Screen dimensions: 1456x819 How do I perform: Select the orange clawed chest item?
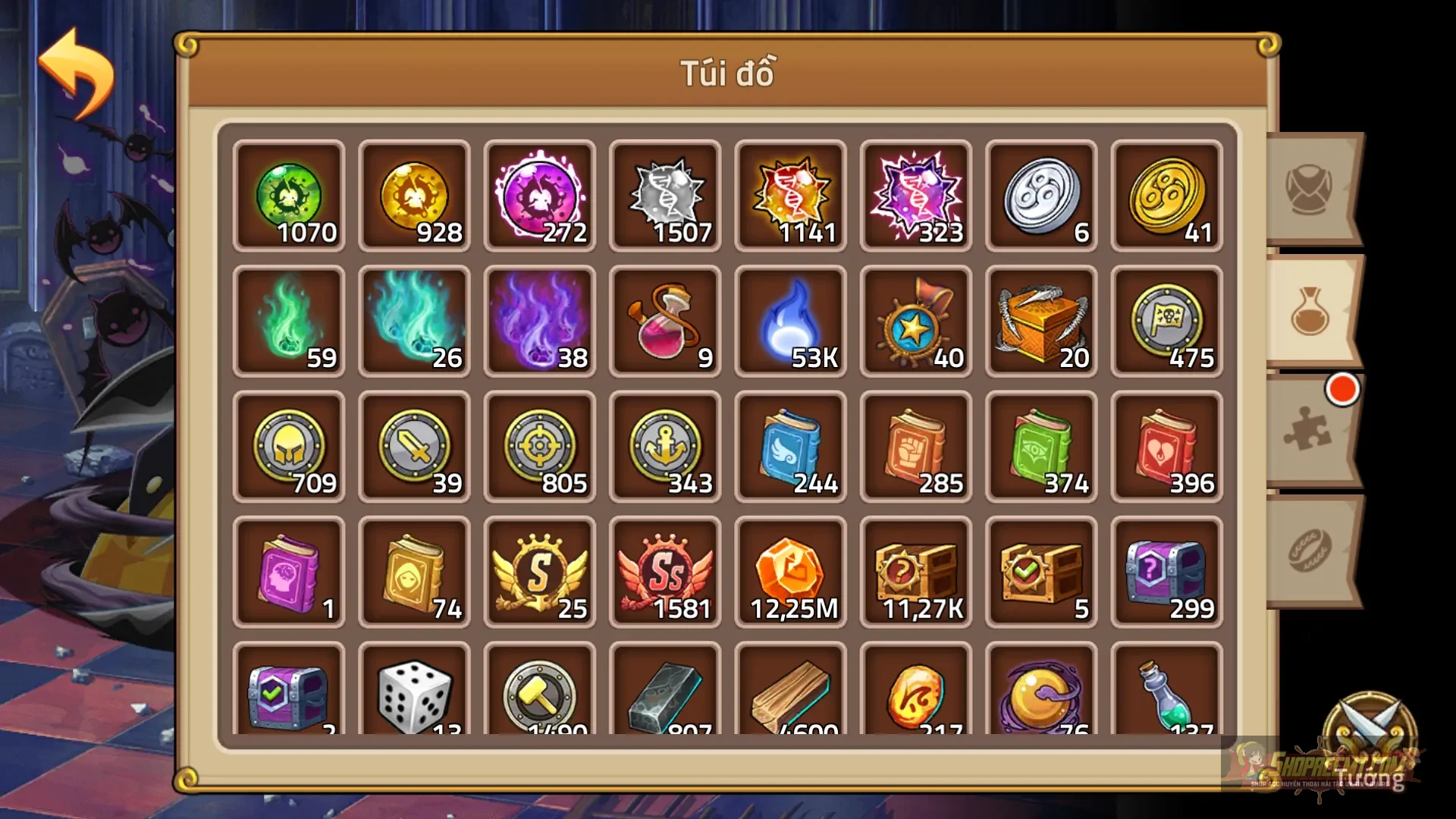click(x=1042, y=321)
